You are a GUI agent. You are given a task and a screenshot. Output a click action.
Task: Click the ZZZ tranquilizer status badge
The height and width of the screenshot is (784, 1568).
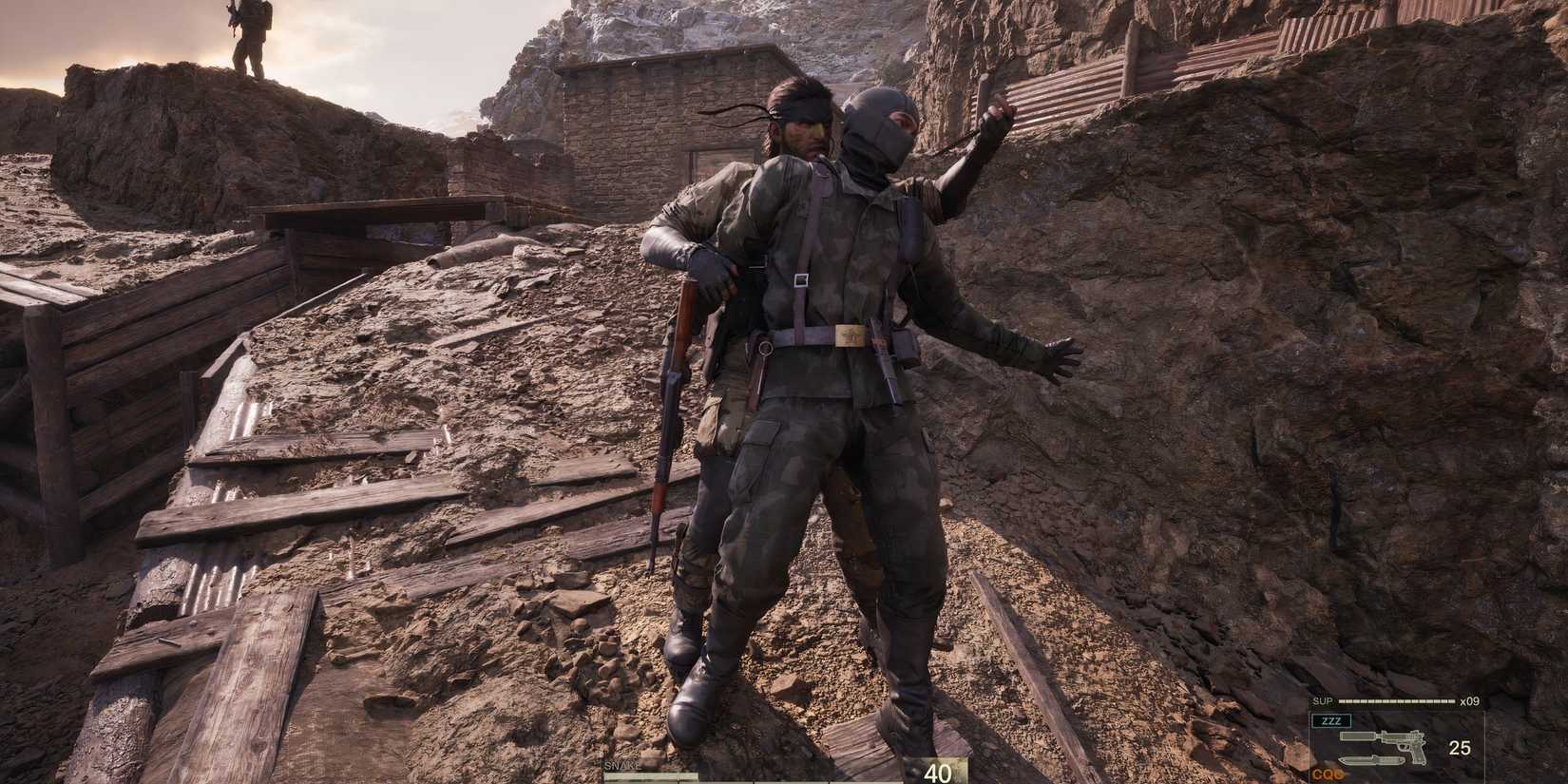point(1330,721)
